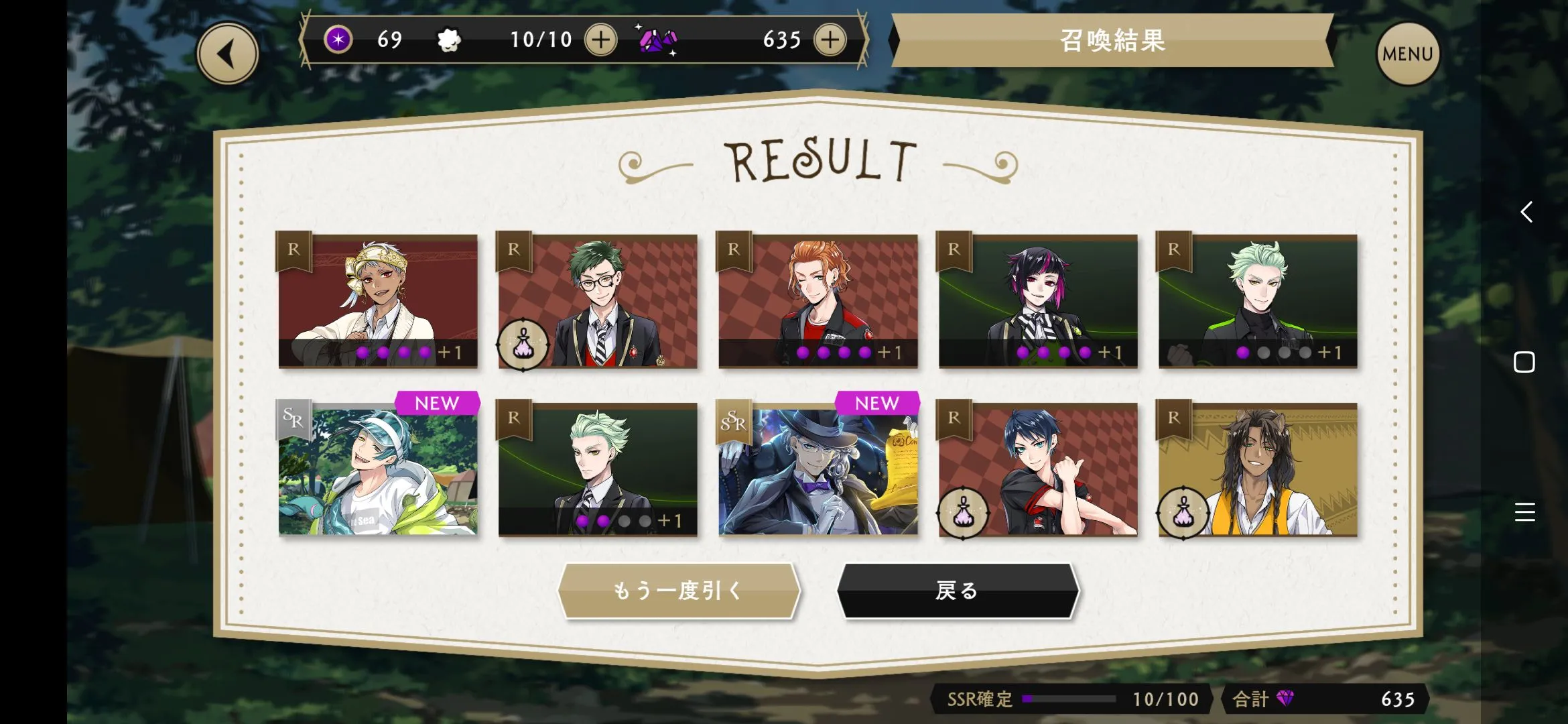Return with the 戻る button
This screenshot has height=724, width=1568.
(958, 591)
